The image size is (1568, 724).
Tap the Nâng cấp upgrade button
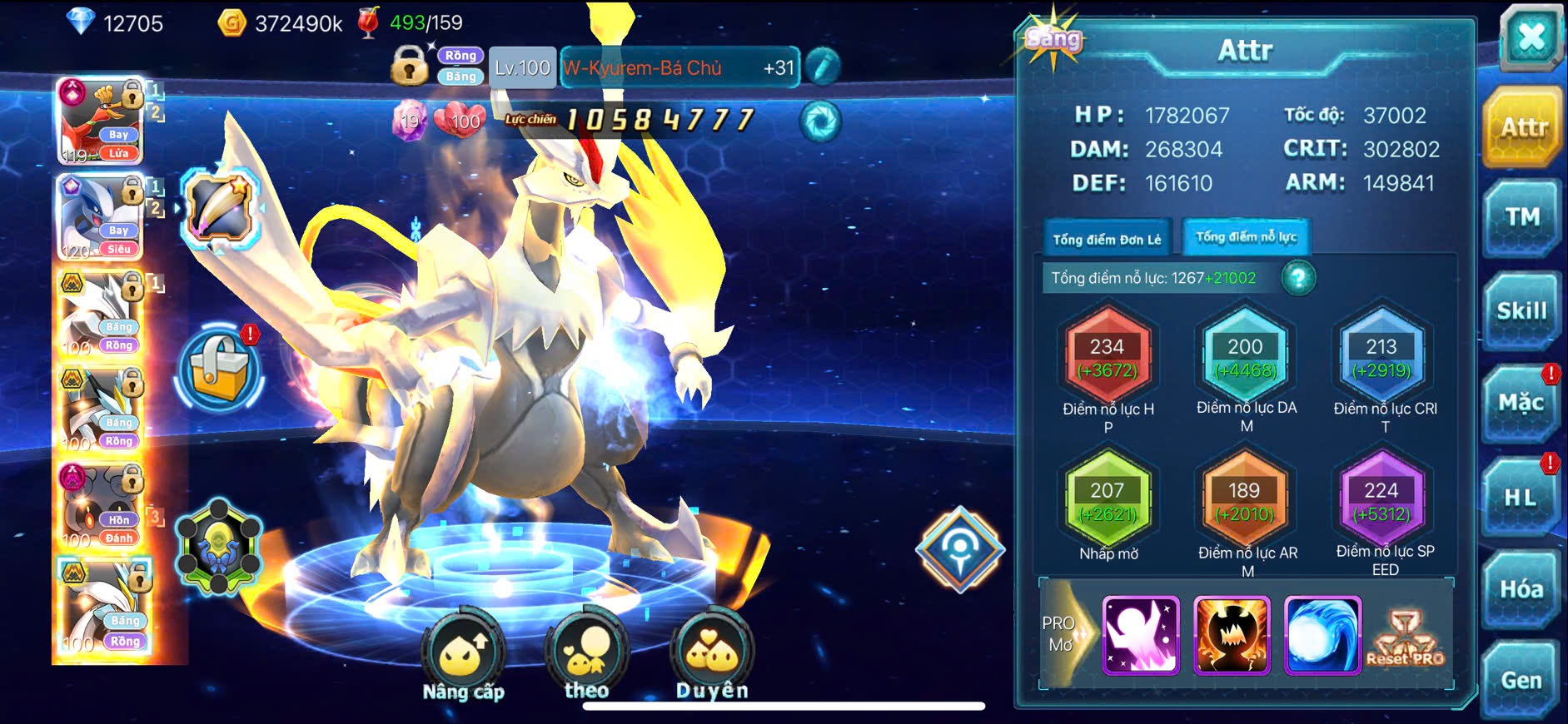(463, 657)
